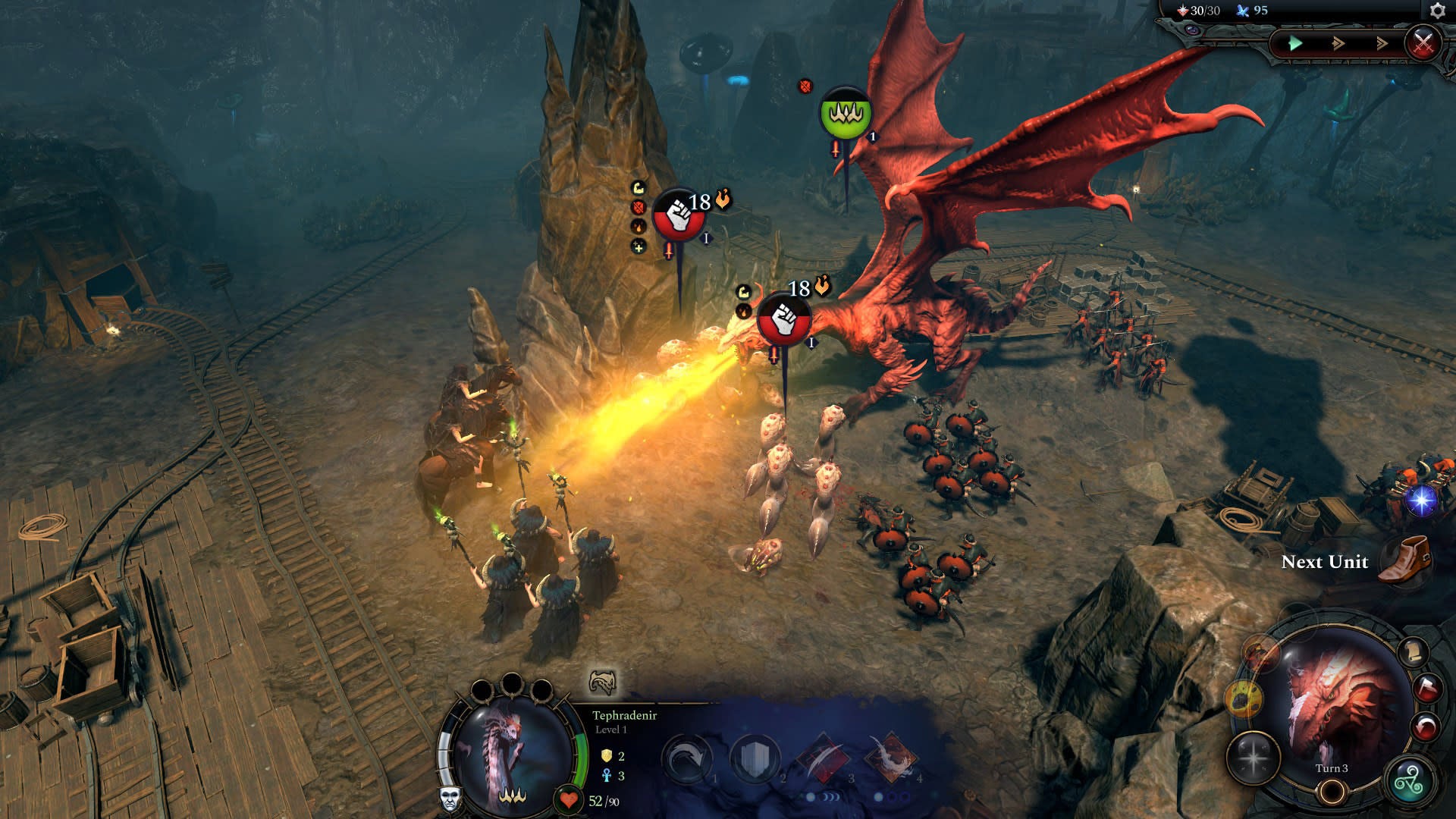Click the green play arrow to continue combat
The height and width of the screenshot is (819, 1456).
point(1296,43)
